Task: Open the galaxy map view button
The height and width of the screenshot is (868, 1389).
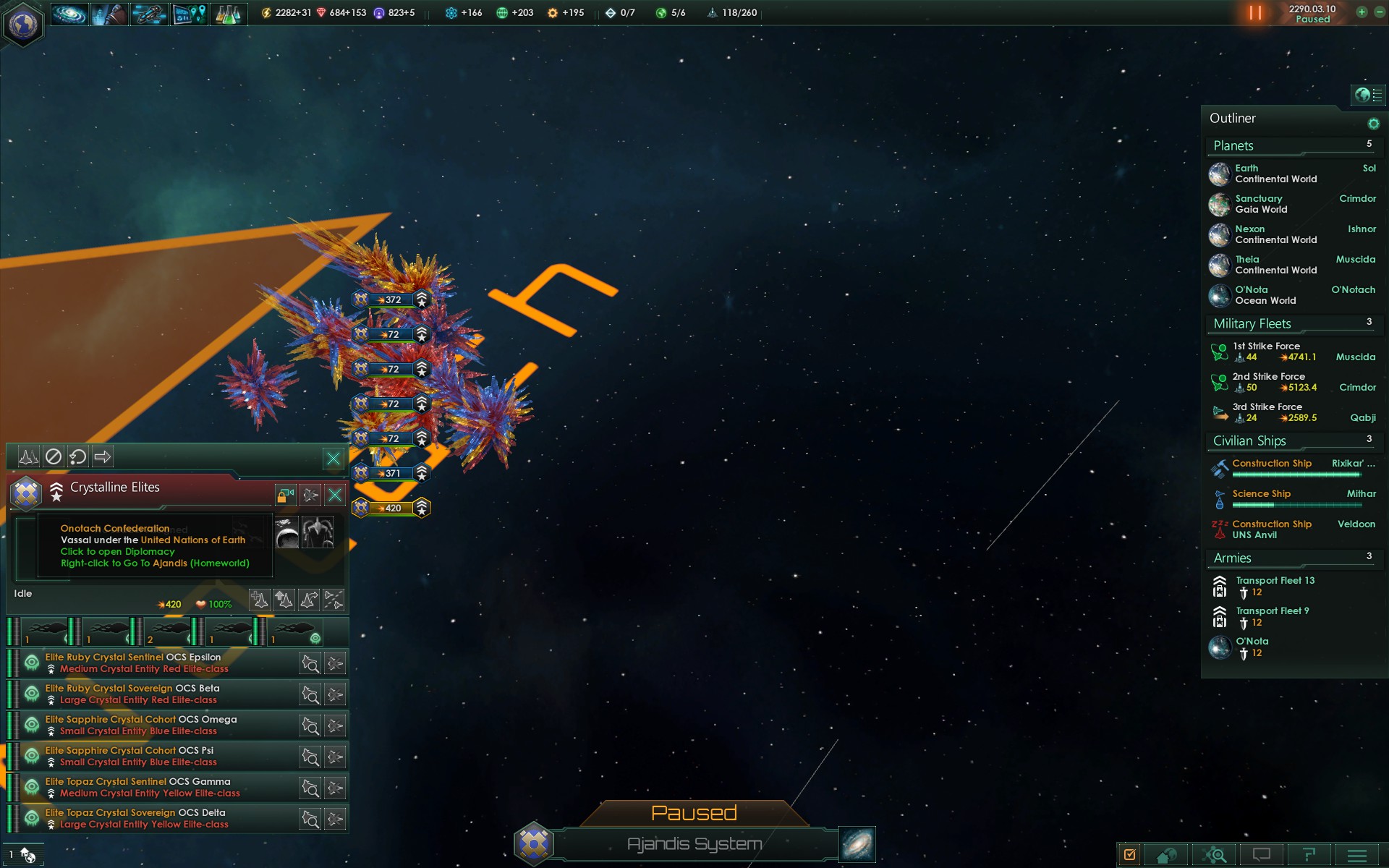Action: click(857, 844)
